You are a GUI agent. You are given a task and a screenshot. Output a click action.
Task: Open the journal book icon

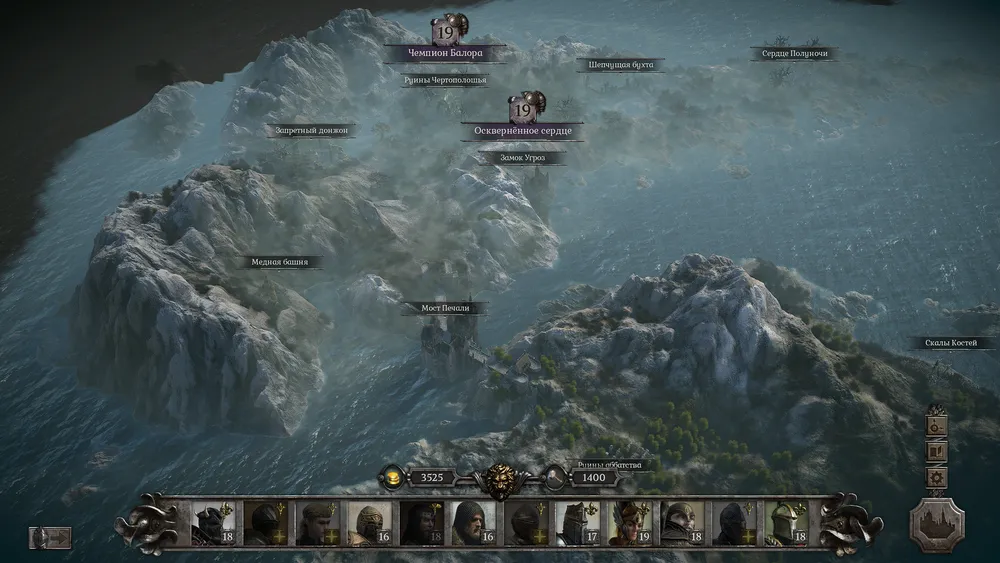point(937,451)
